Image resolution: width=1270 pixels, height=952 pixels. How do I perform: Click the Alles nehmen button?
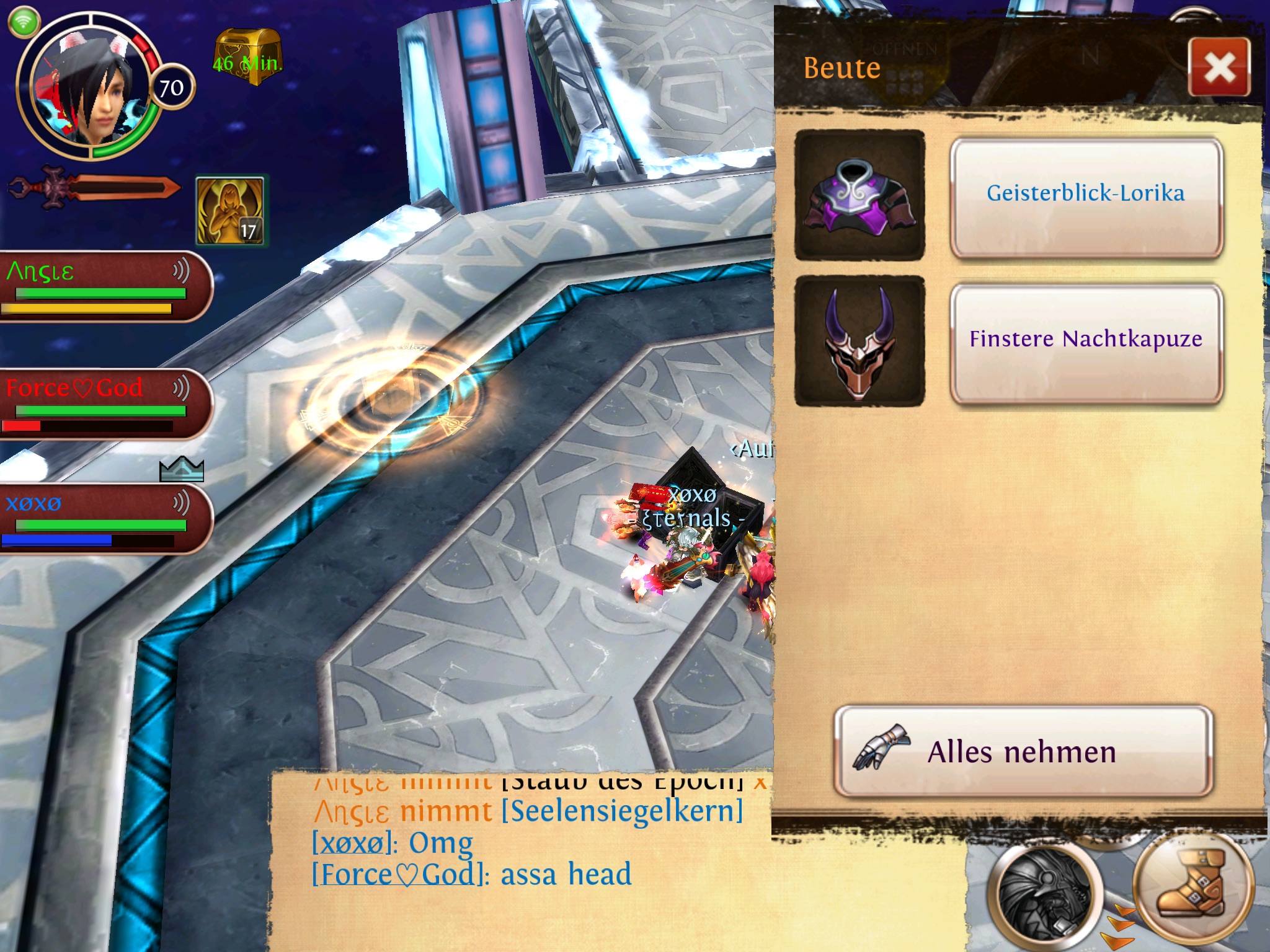click(x=1023, y=752)
